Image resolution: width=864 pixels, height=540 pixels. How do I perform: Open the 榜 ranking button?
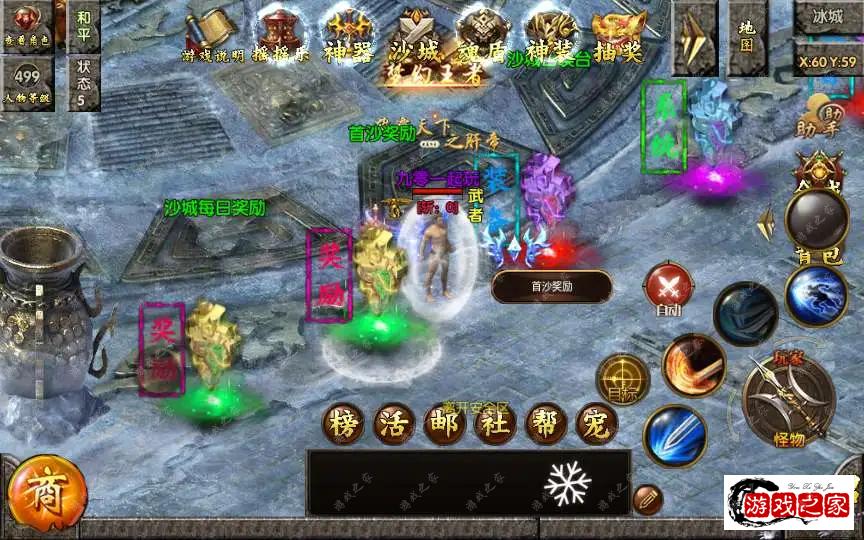tap(344, 424)
